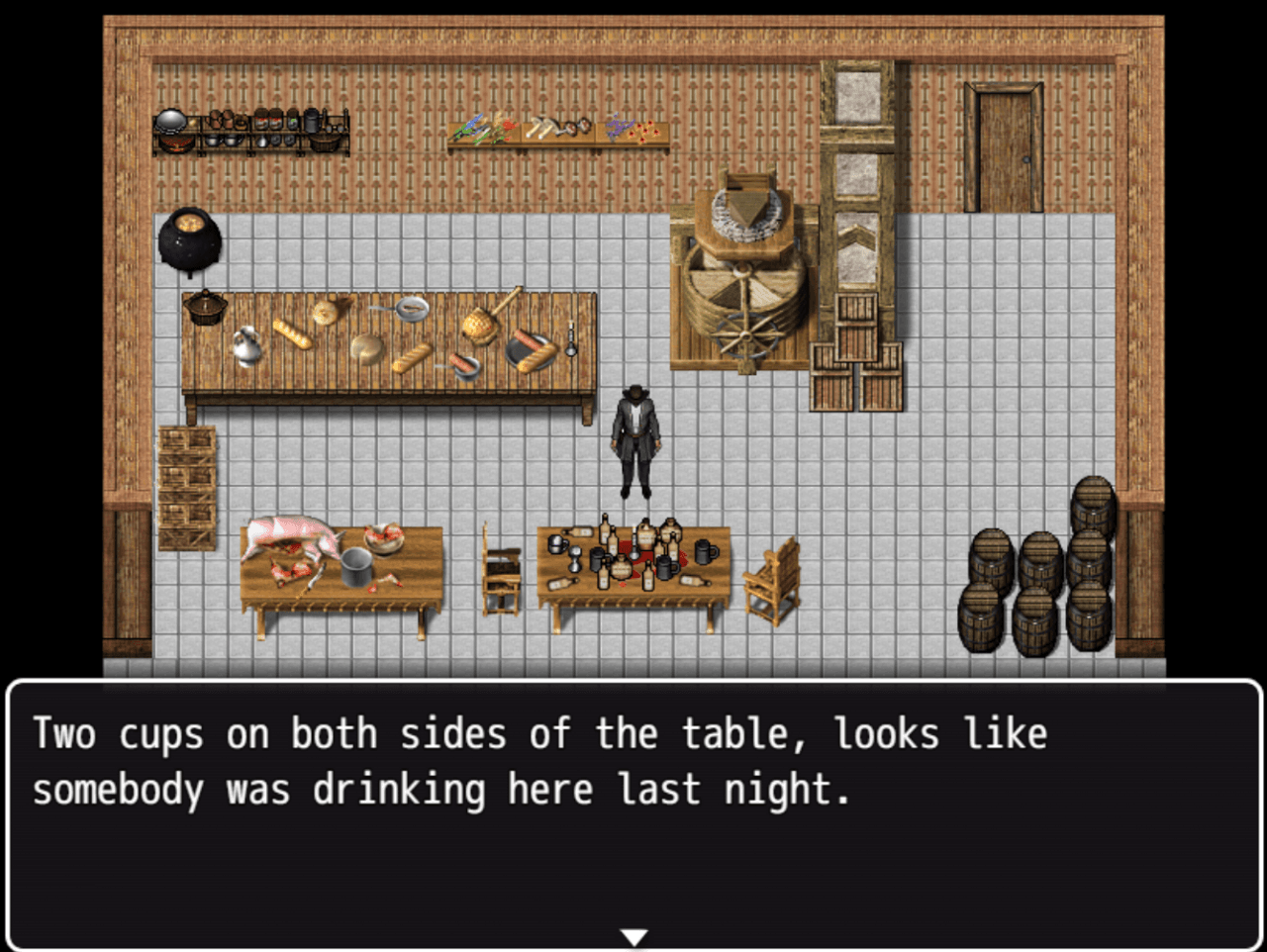Click the dialogue continue arrow
Image resolution: width=1267 pixels, height=952 pixels.
(633, 936)
